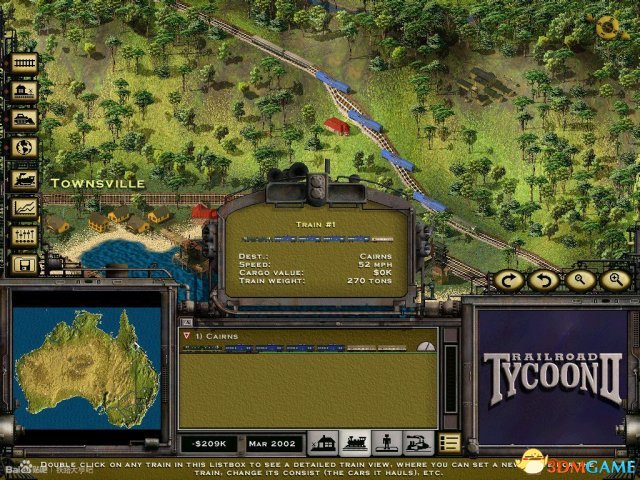Zoom in the map view
The image size is (640, 480).
click(615, 280)
